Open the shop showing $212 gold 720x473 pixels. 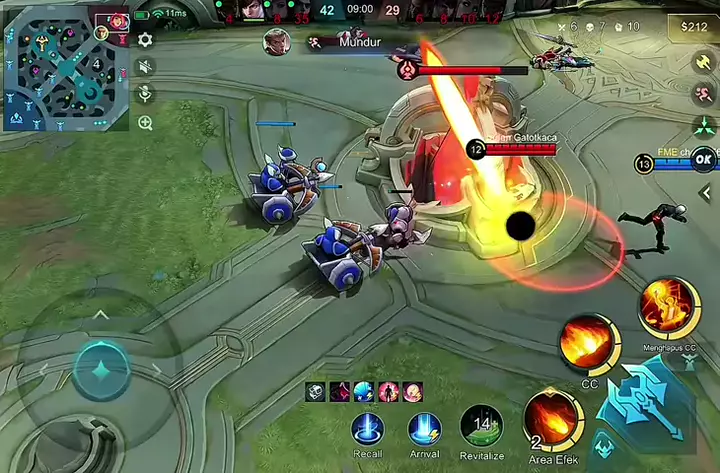point(691,25)
